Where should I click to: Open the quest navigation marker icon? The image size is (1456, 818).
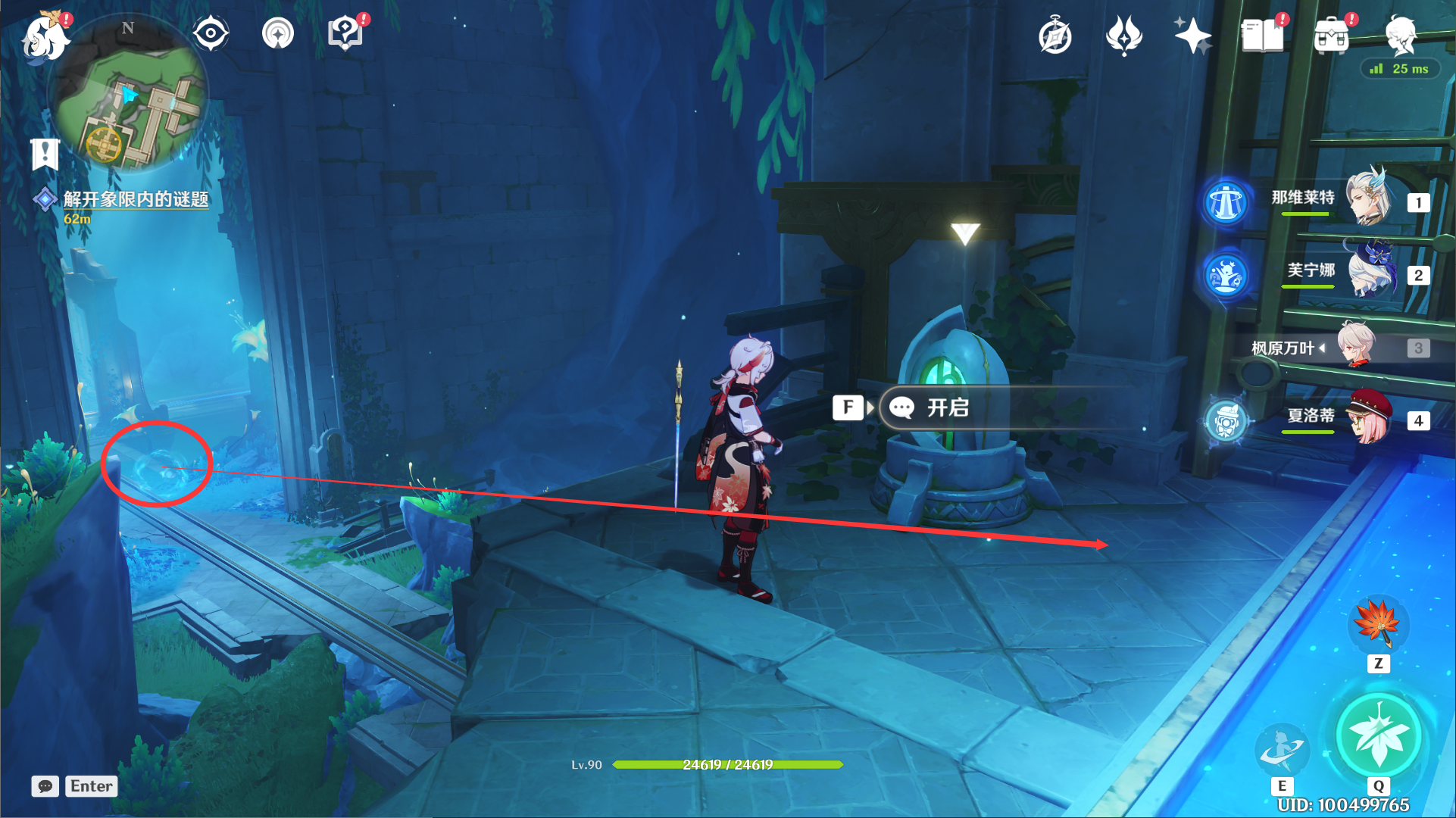[278, 34]
